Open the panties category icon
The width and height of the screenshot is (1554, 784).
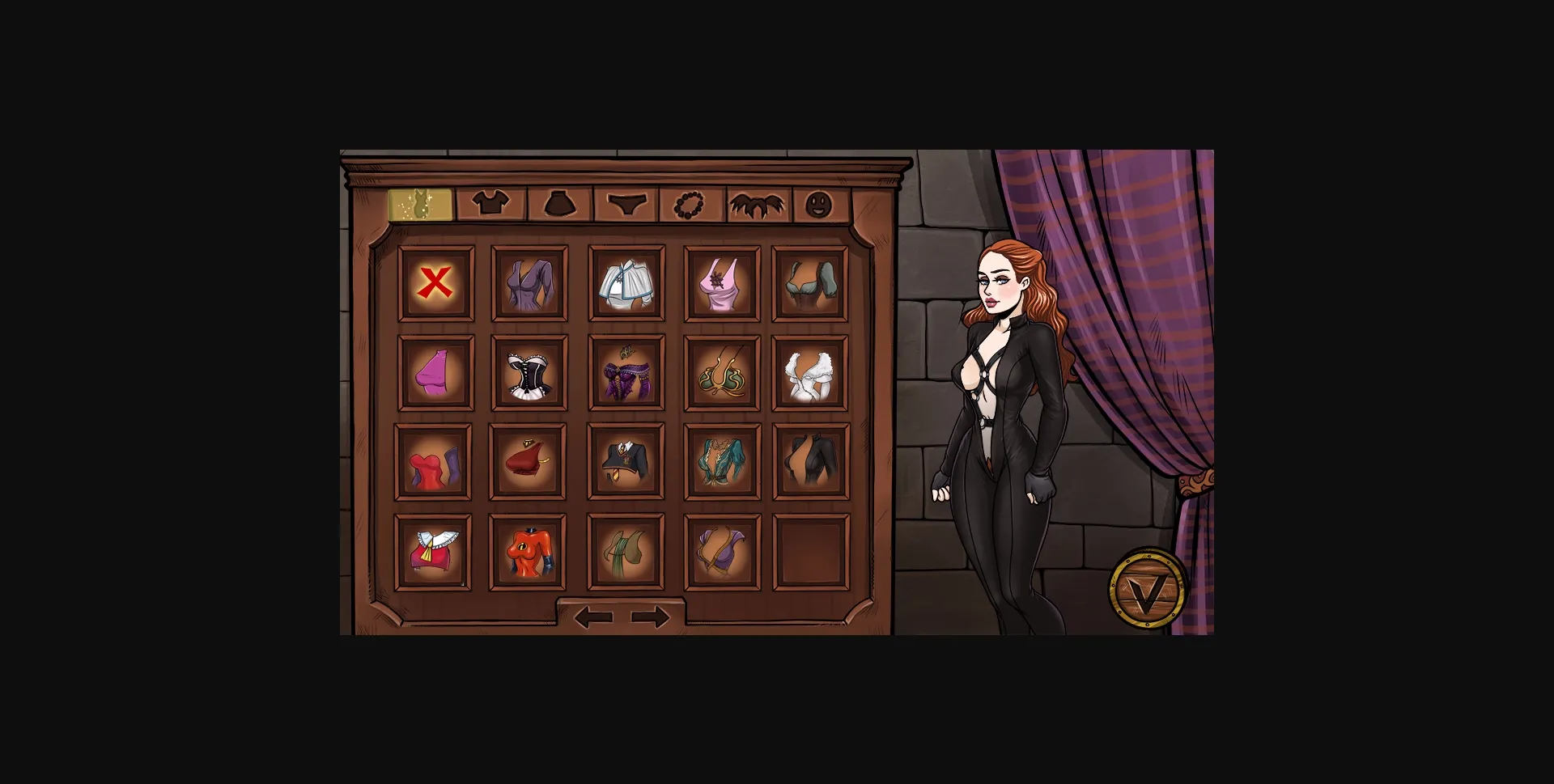point(629,206)
